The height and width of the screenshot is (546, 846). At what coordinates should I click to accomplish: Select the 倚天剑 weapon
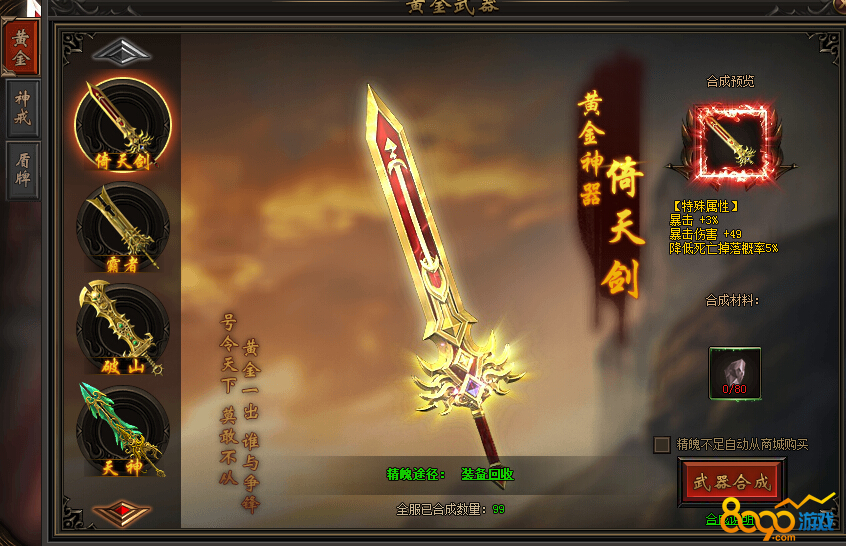pyautogui.click(x=123, y=125)
